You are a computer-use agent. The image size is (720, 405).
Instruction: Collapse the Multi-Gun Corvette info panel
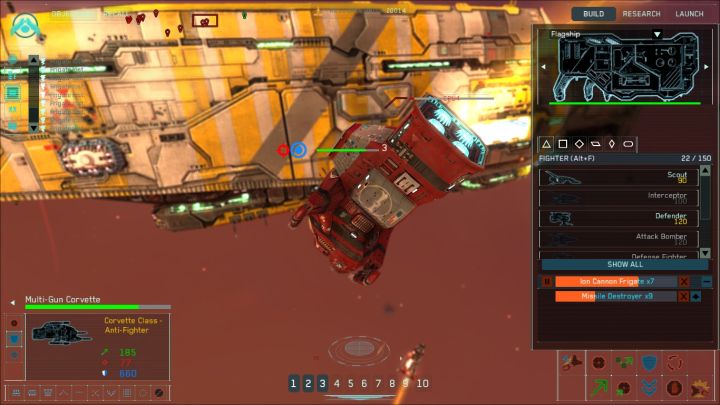13,299
